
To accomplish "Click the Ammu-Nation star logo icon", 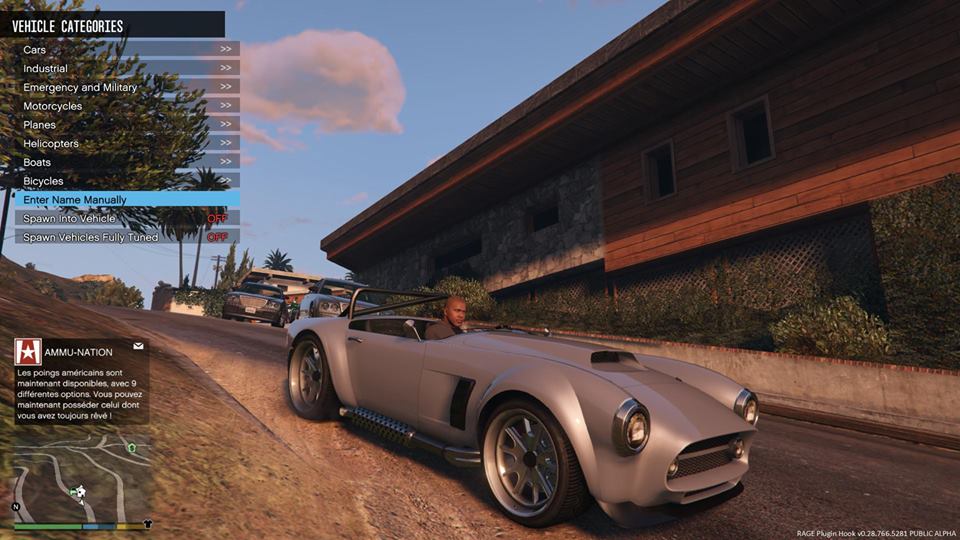I will point(28,351).
